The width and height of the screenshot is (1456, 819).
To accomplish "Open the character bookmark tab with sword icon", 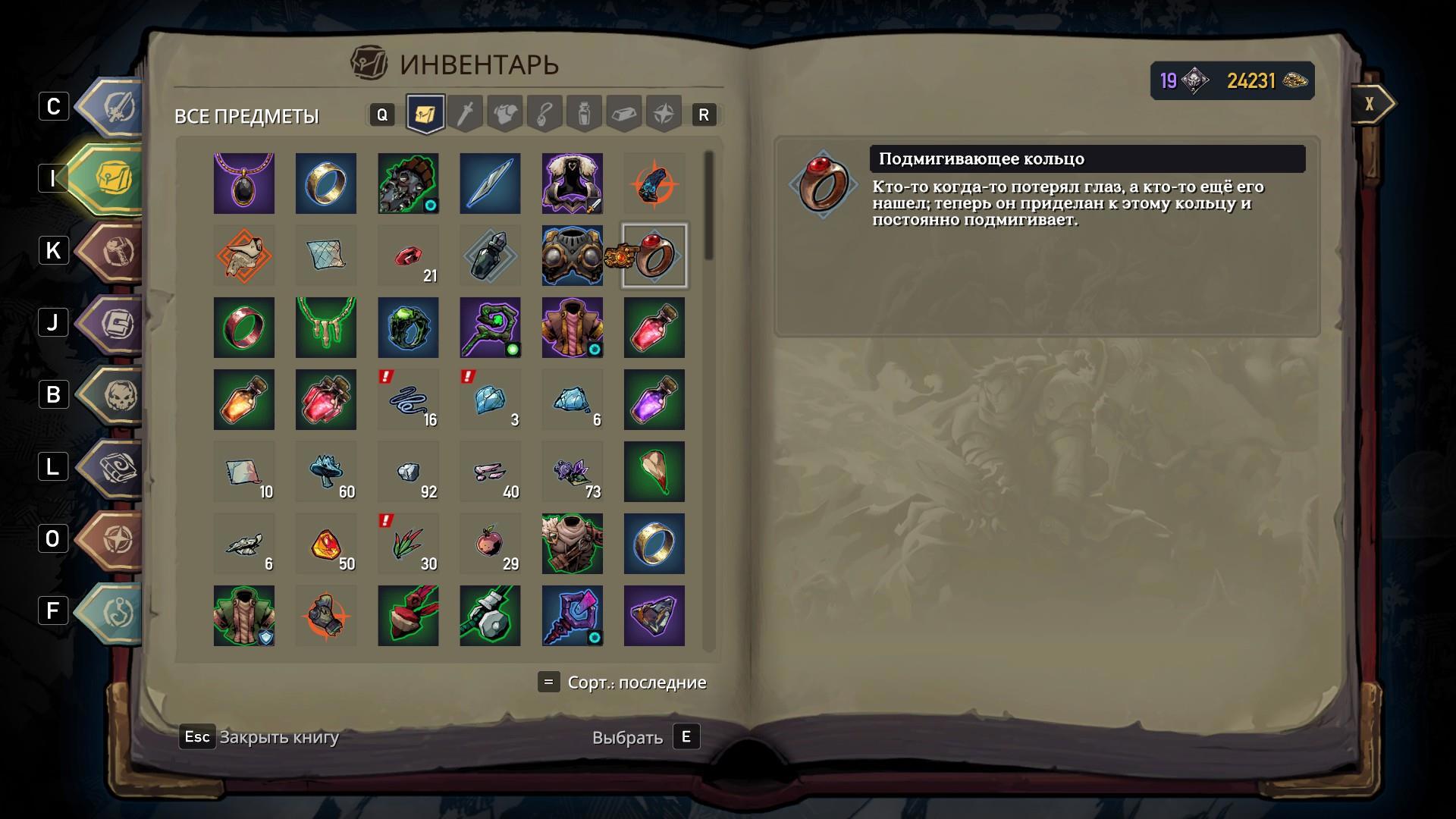I will [x=114, y=106].
